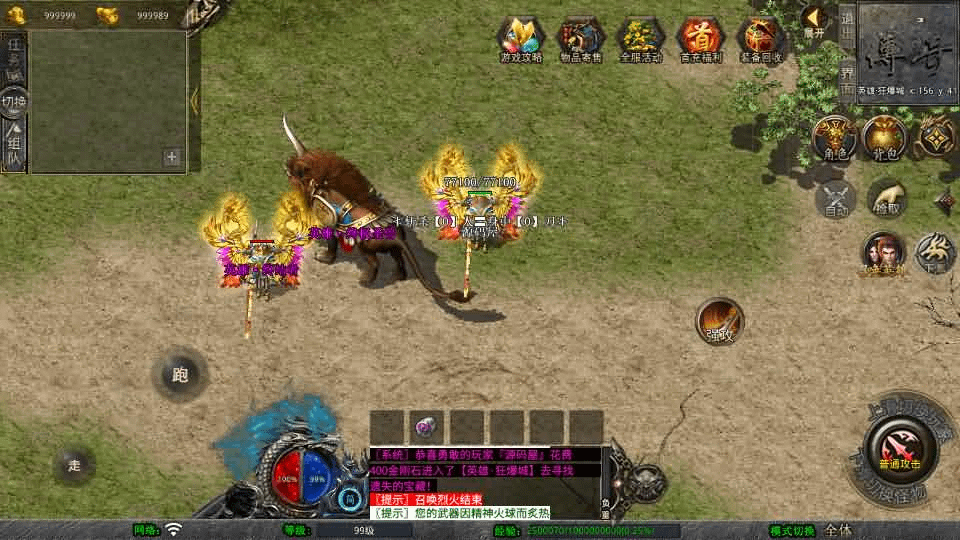The width and height of the screenshot is (960, 540).
Task: Activate the 强攻 power attack skill
Action: [x=720, y=322]
